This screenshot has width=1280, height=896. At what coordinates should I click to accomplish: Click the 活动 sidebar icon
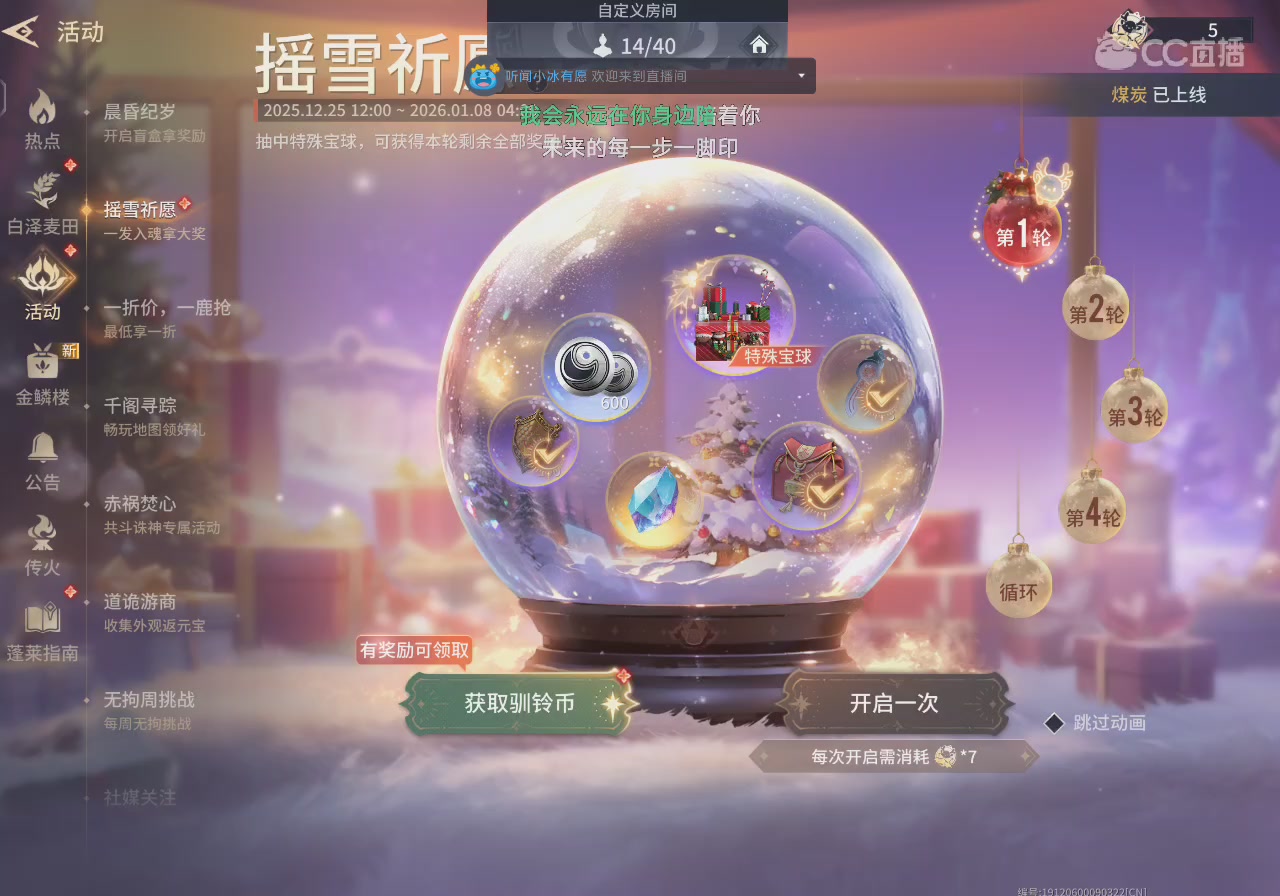pos(41,283)
